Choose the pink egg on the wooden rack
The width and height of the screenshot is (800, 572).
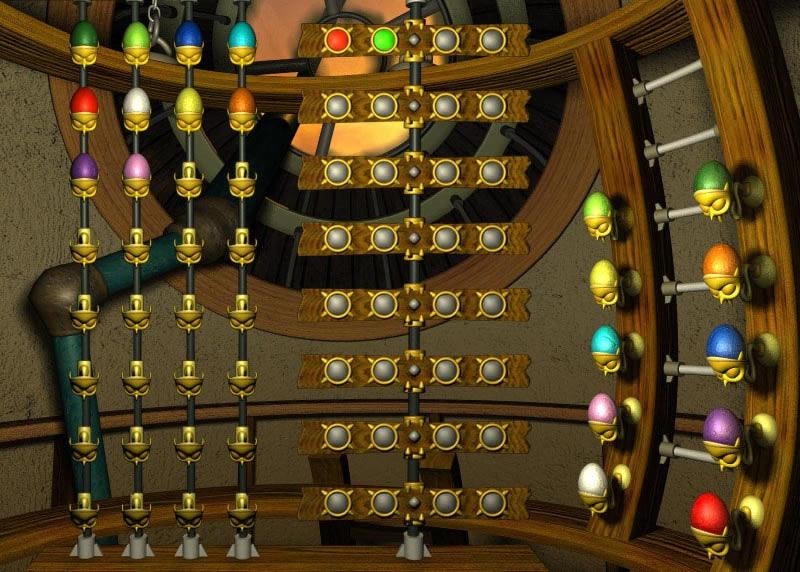click(602, 410)
